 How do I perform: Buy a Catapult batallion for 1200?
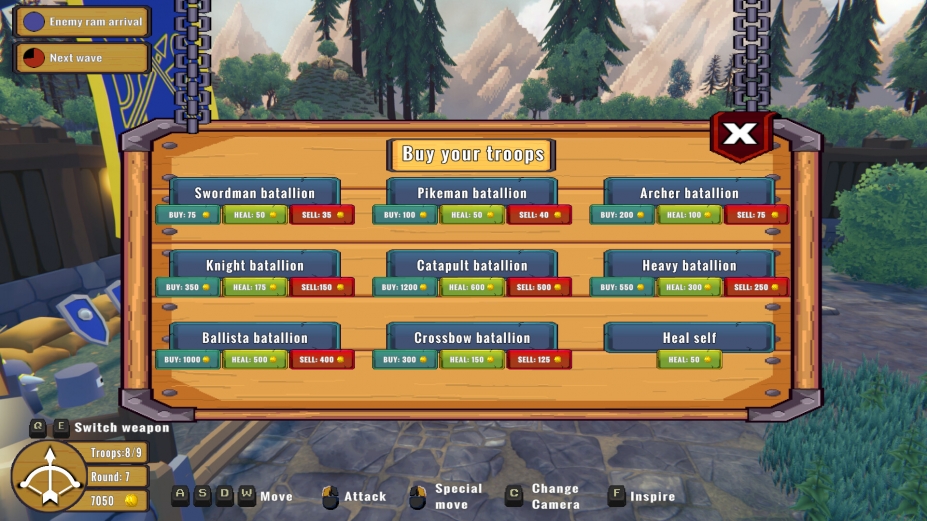point(405,287)
